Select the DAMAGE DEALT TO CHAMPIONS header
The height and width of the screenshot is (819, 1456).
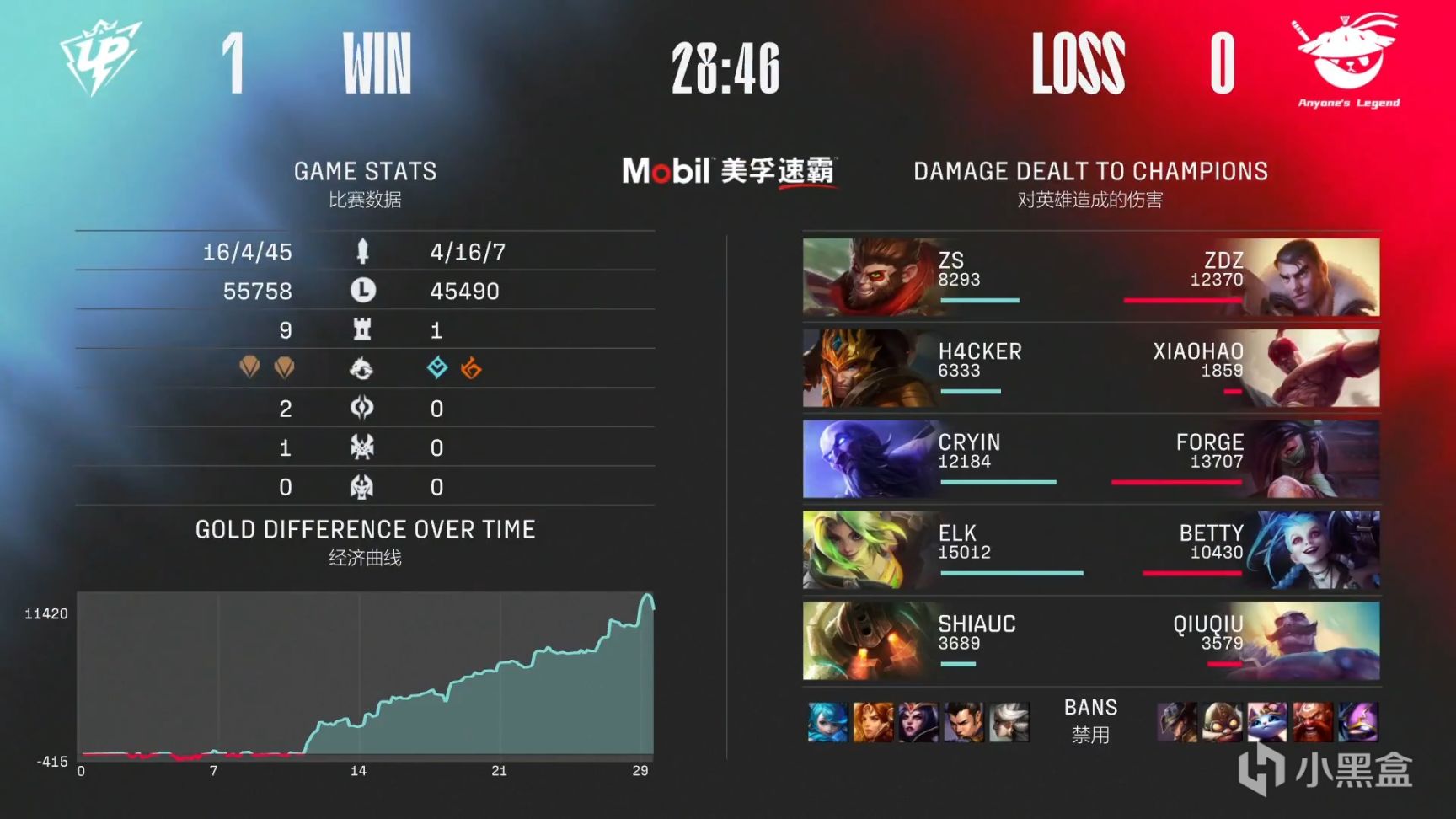1089,171
